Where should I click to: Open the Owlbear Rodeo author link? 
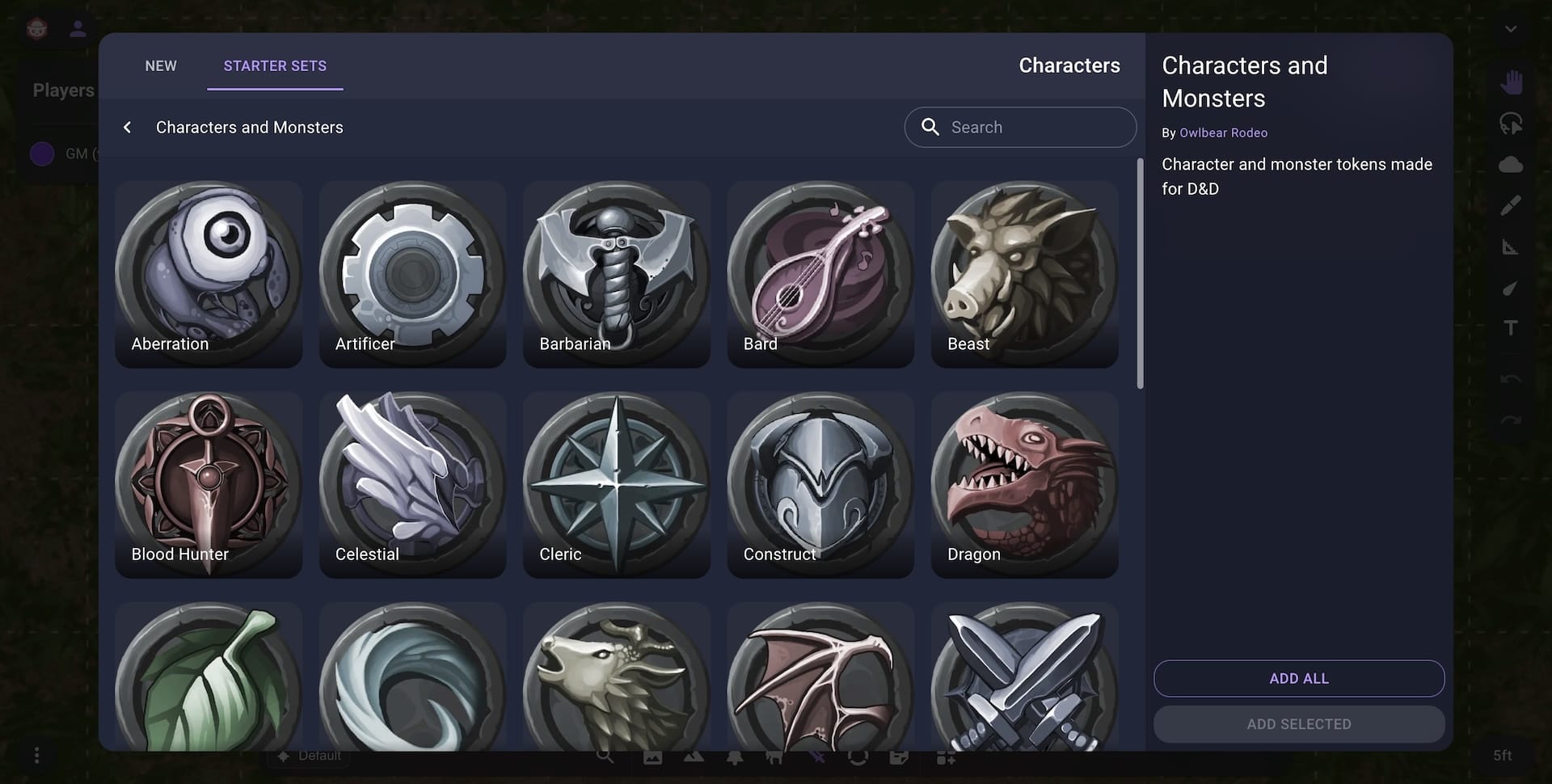[1223, 133]
